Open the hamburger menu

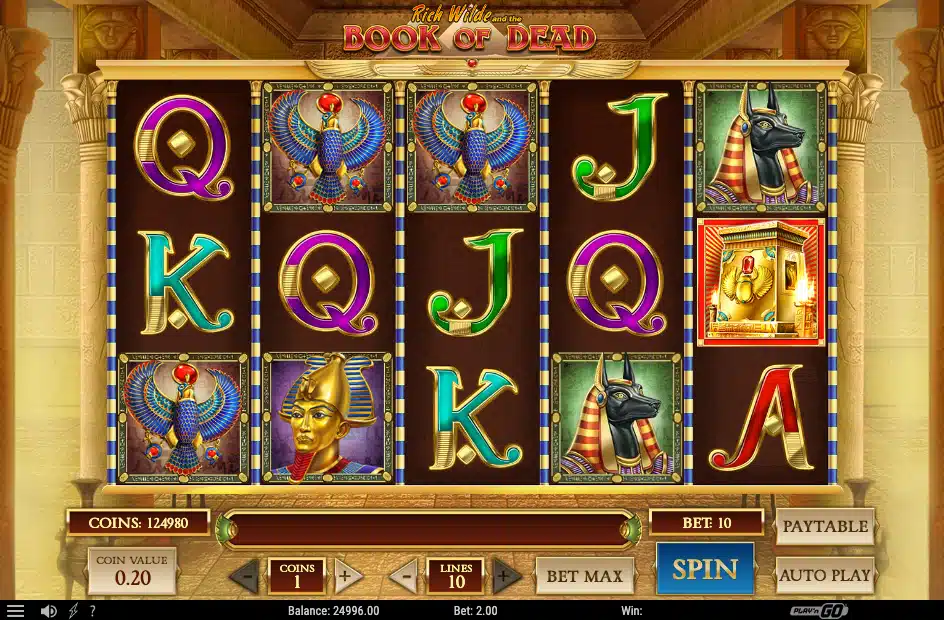coord(15,611)
